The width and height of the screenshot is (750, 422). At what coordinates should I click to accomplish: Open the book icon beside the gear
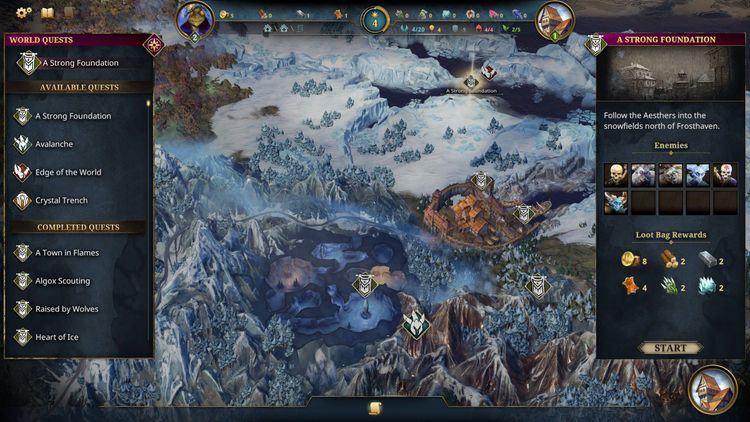coord(47,14)
